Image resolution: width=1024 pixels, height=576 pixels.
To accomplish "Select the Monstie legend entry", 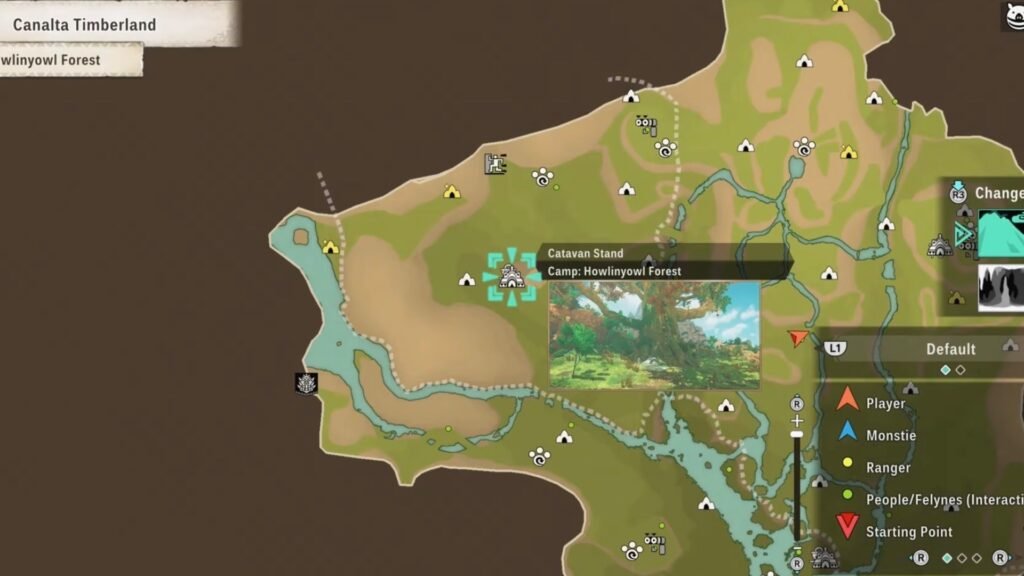I will coord(891,435).
